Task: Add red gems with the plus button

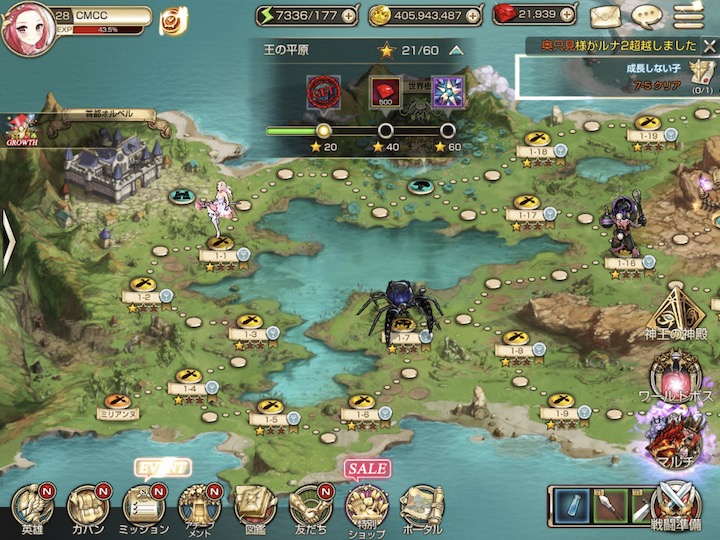Action: (x=572, y=16)
